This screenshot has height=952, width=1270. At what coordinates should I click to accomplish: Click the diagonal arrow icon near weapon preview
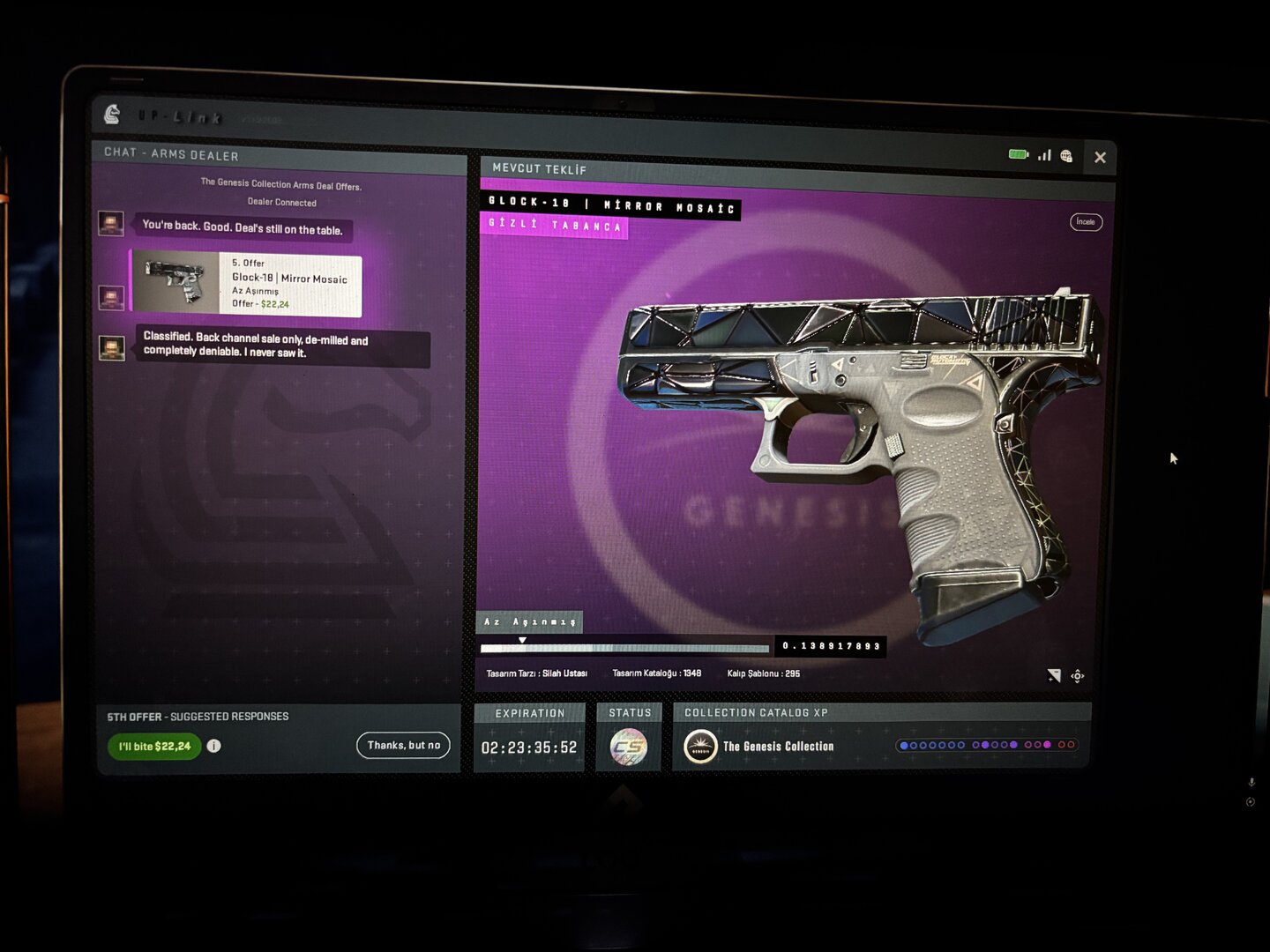1054,675
